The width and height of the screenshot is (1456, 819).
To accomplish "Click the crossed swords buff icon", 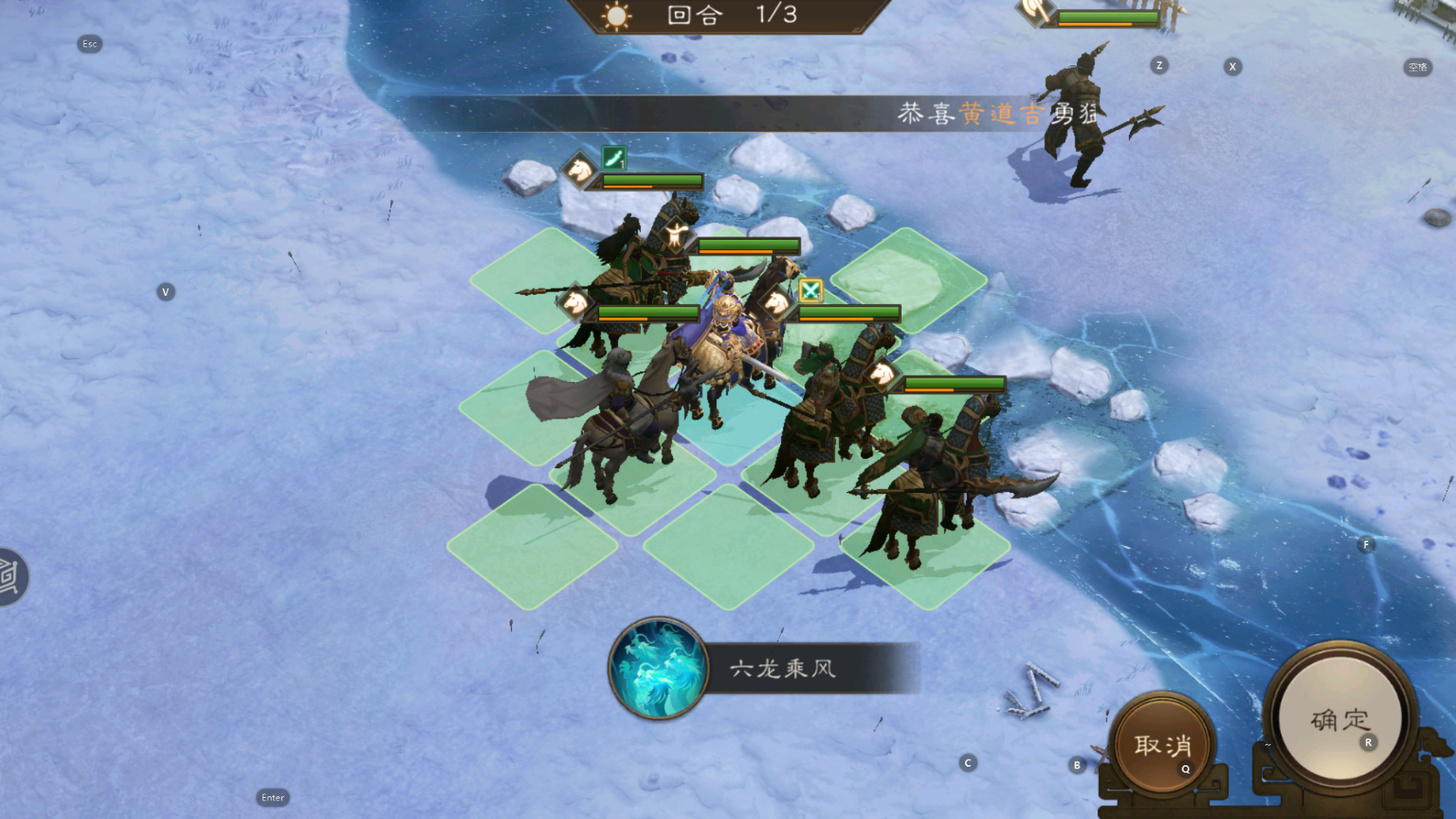I will (810, 290).
